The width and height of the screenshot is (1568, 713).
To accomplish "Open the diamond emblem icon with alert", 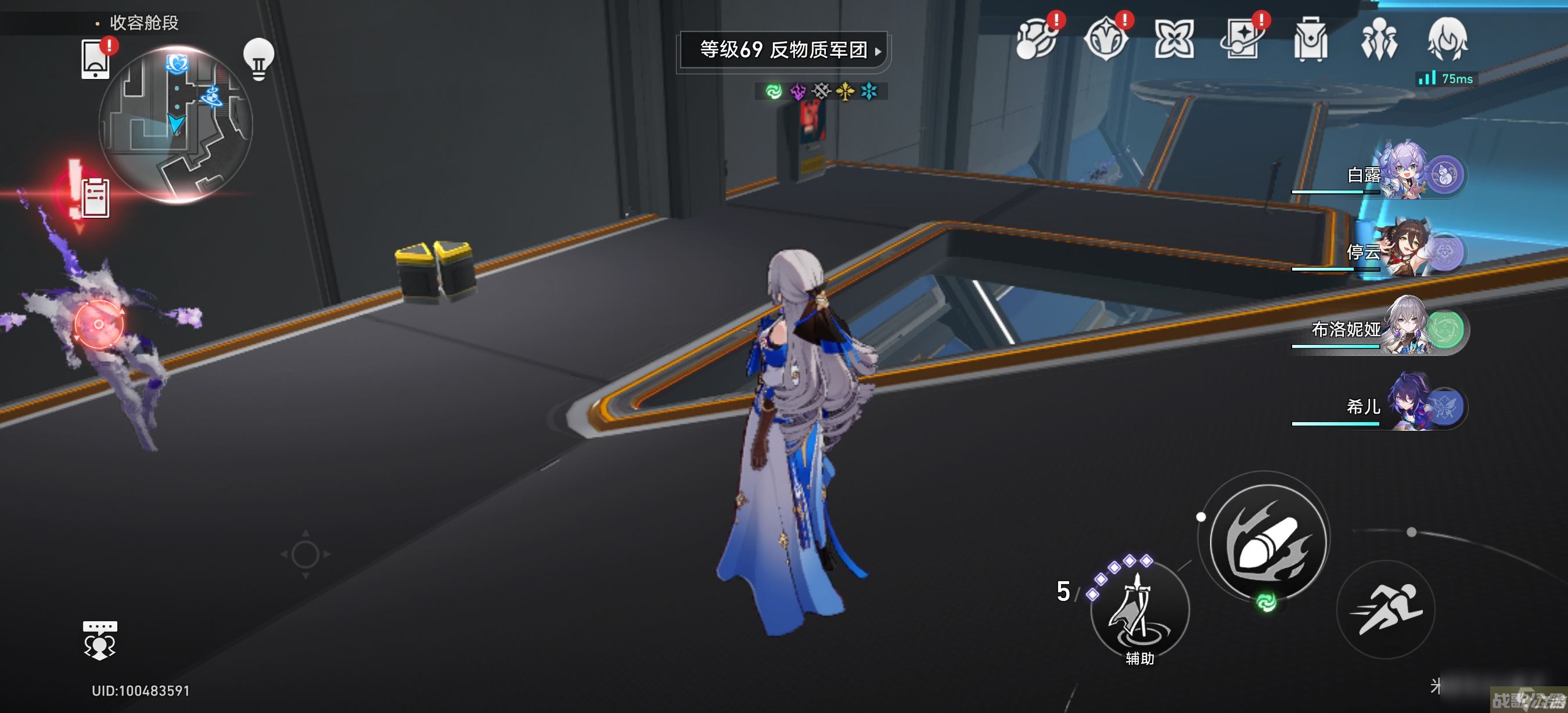I will click(1106, 39).
